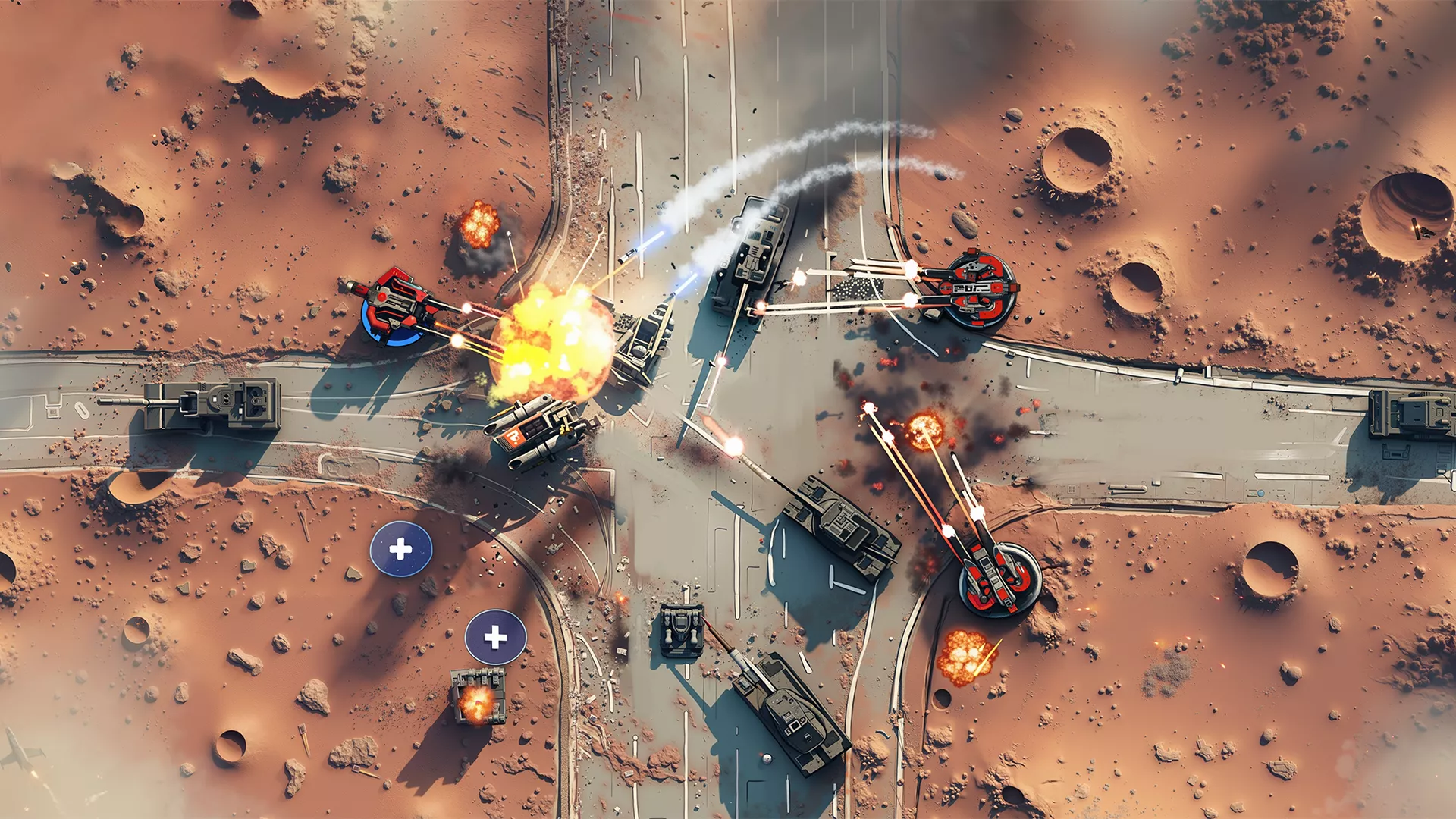Click the plus build slot beside the burning bunker

[x=495, y=637]
